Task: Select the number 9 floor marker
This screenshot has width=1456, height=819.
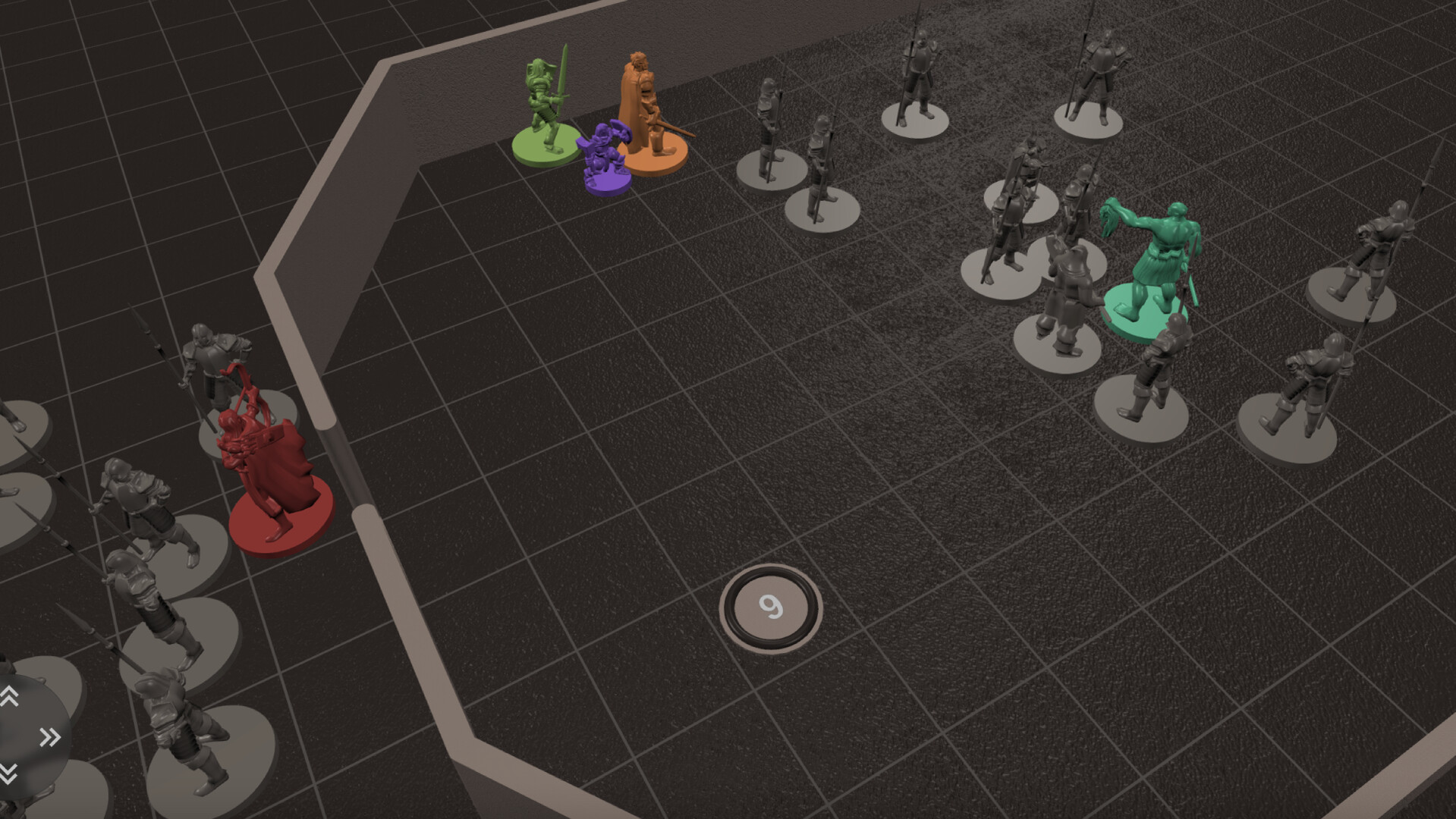Action: click(771, 605)
